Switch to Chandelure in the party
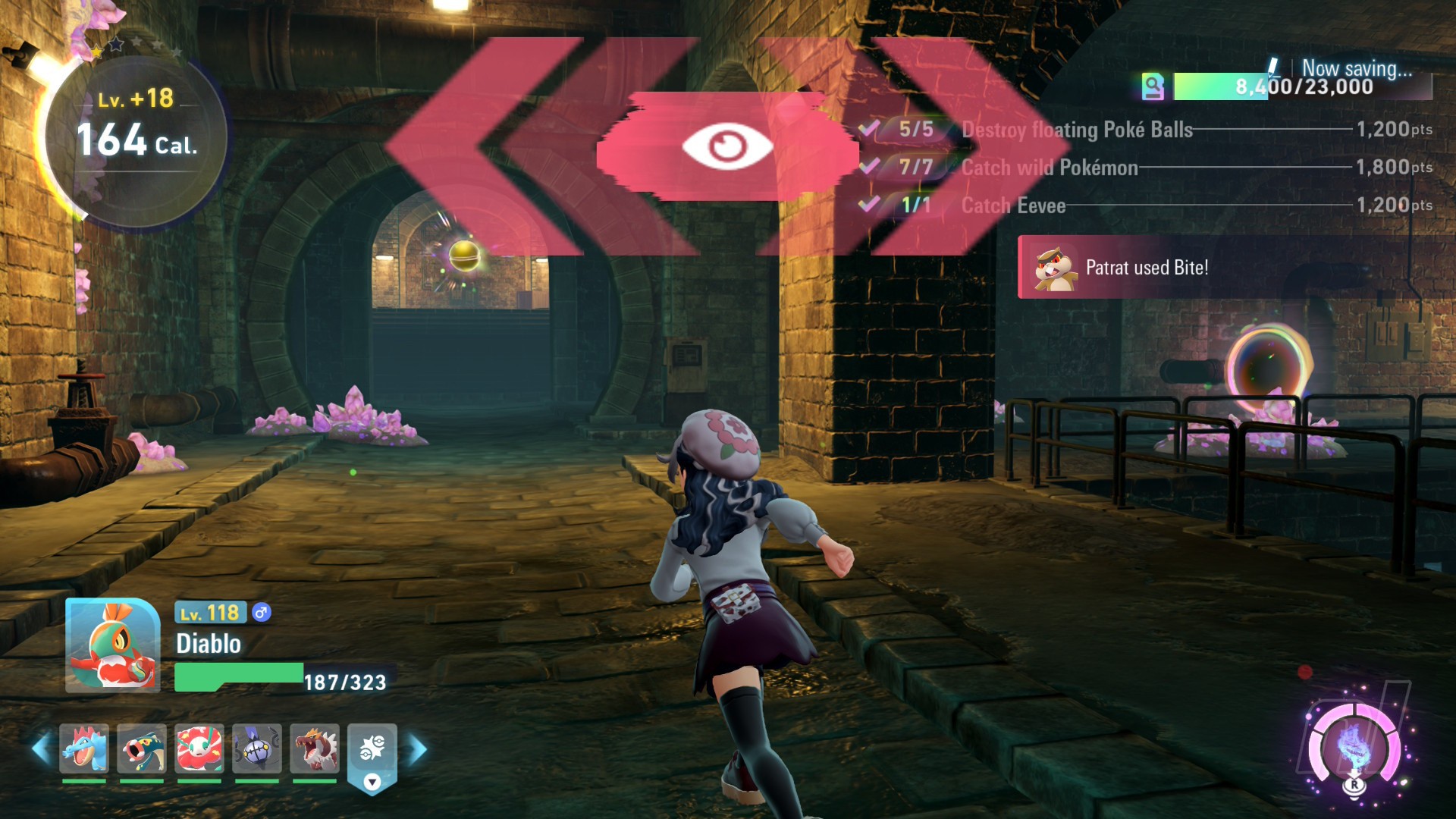 tap(257, 748)
